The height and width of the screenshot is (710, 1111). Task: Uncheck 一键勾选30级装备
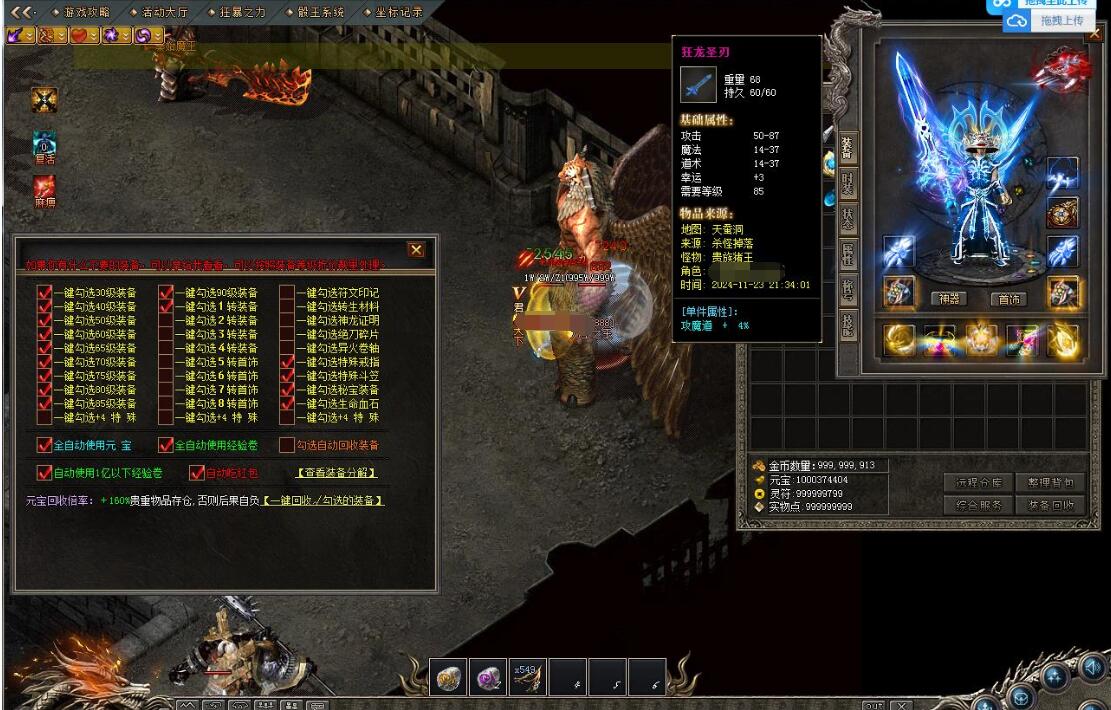[x=44, y=293]
